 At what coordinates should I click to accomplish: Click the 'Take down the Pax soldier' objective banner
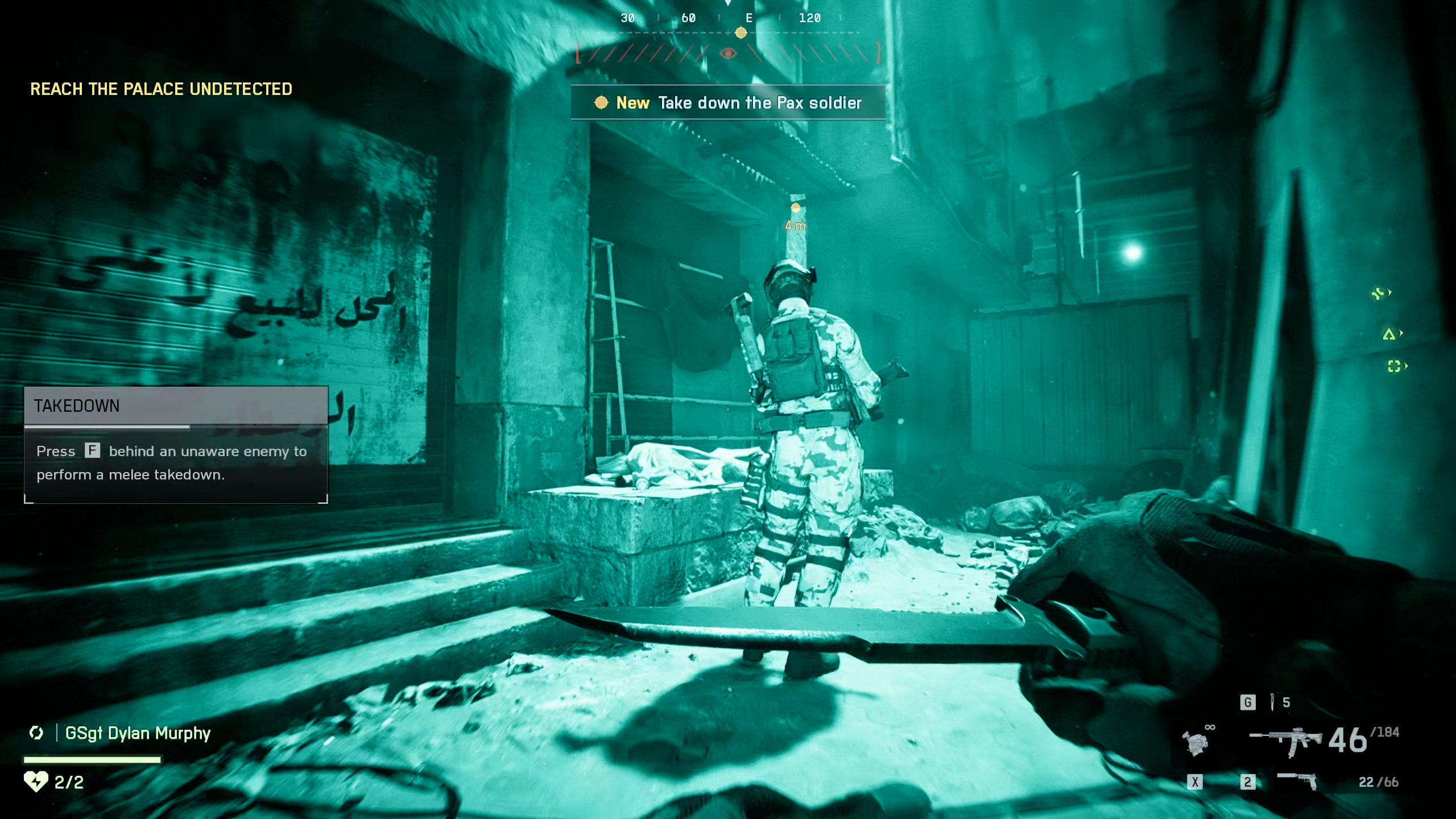point(727,103)
